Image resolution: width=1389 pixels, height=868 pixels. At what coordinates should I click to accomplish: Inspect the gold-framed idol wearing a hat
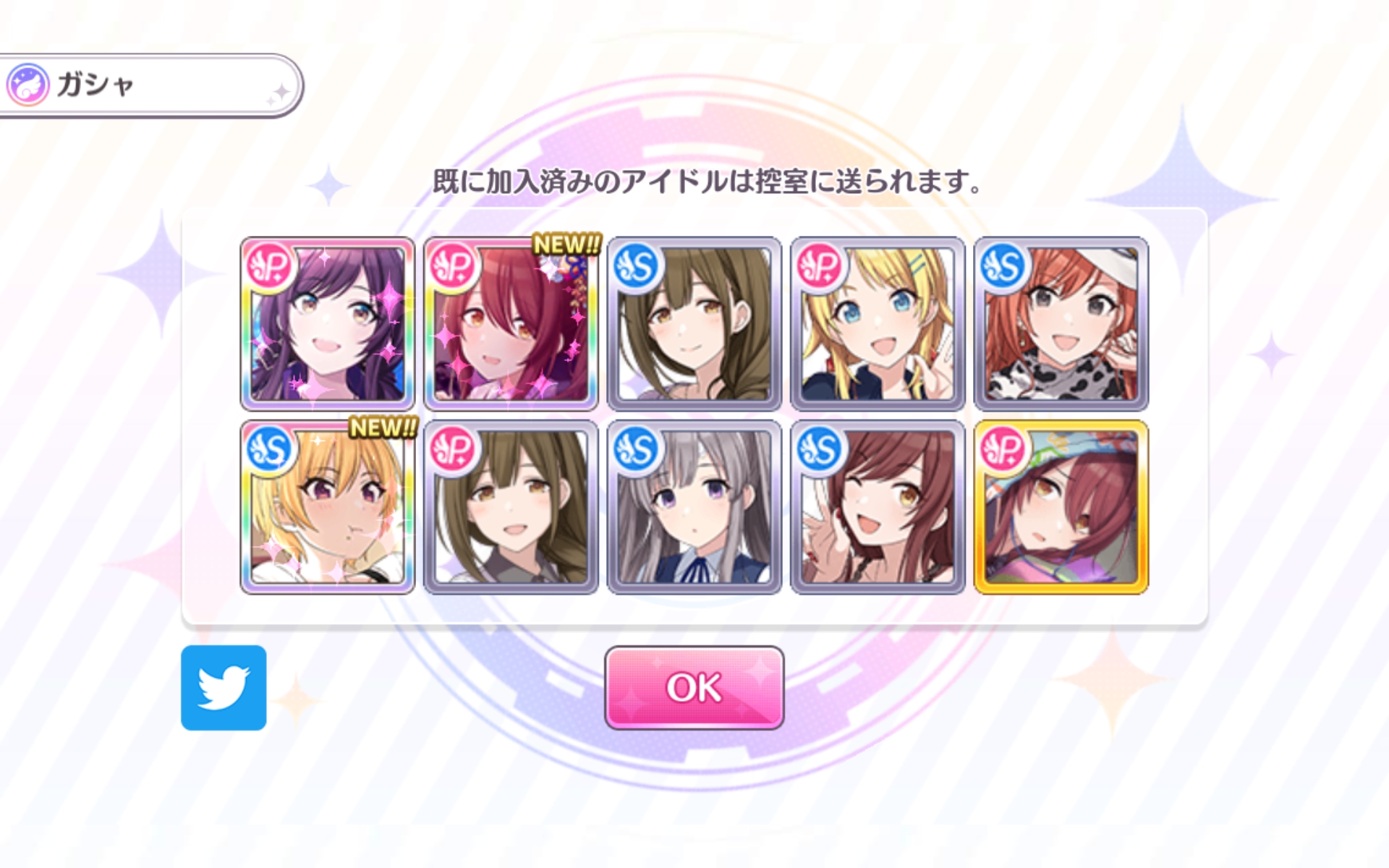point(1061,507)
